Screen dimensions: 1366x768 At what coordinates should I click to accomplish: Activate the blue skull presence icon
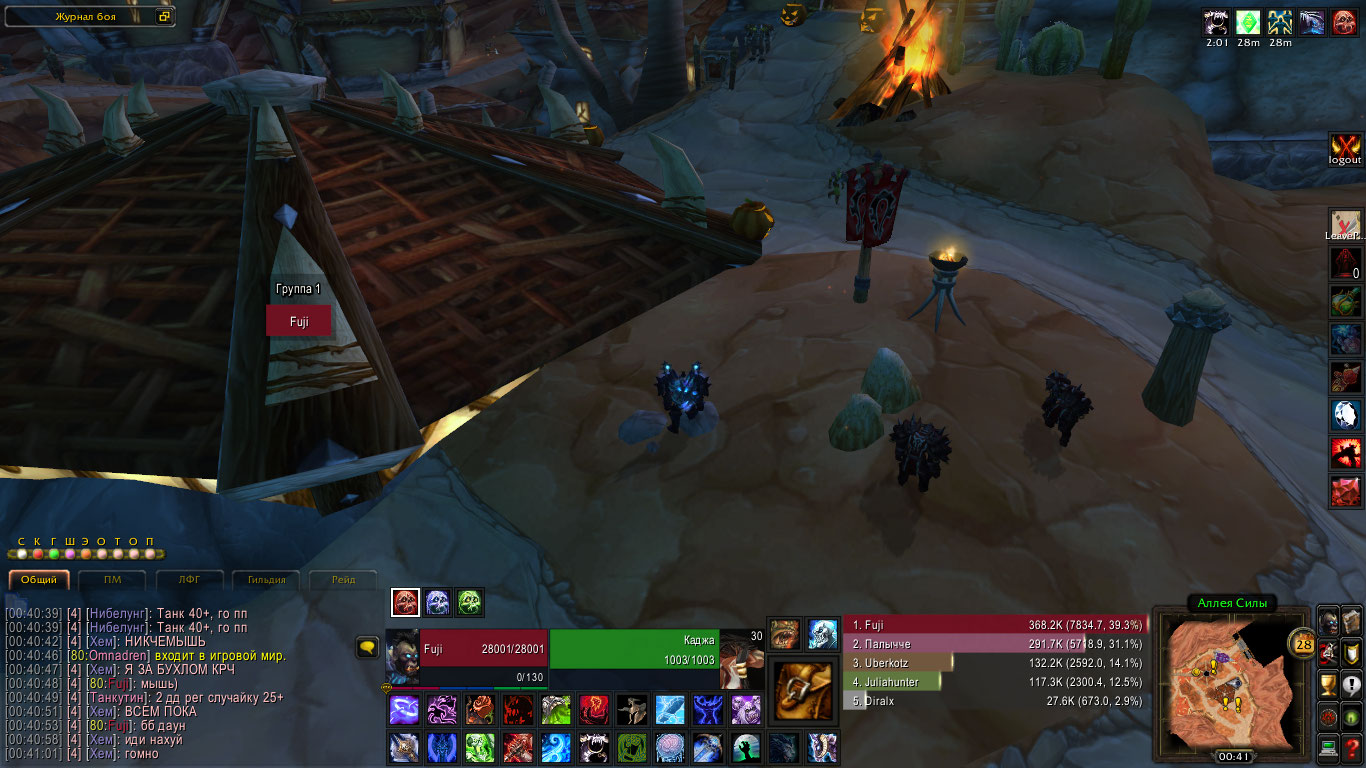tap(438, 602)
